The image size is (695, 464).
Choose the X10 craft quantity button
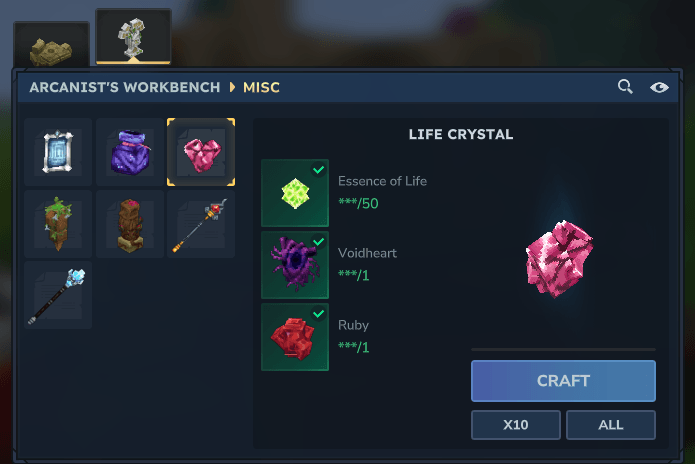[x=515, y=425]
